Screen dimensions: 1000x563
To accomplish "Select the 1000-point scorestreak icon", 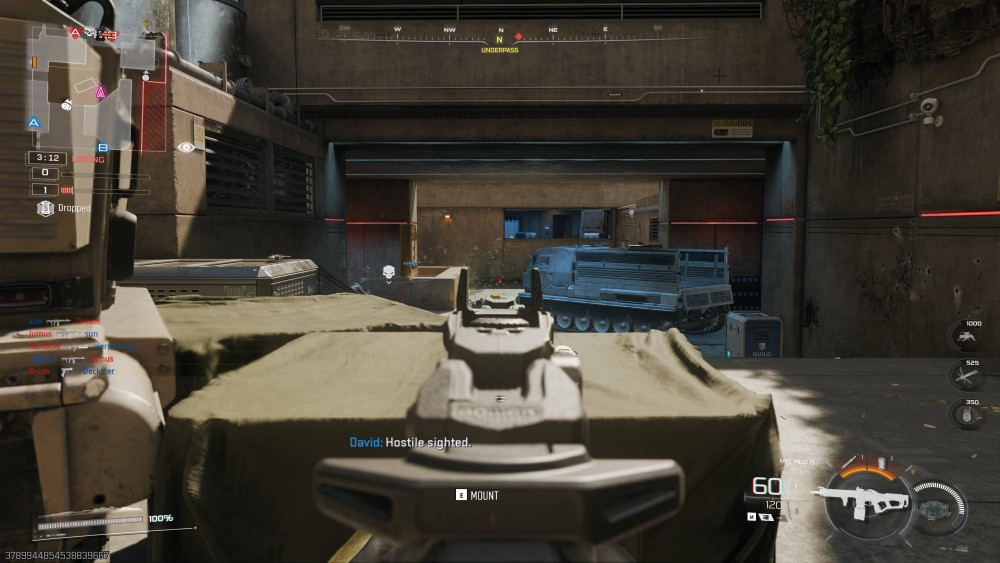I will click(x=966, y=337).
